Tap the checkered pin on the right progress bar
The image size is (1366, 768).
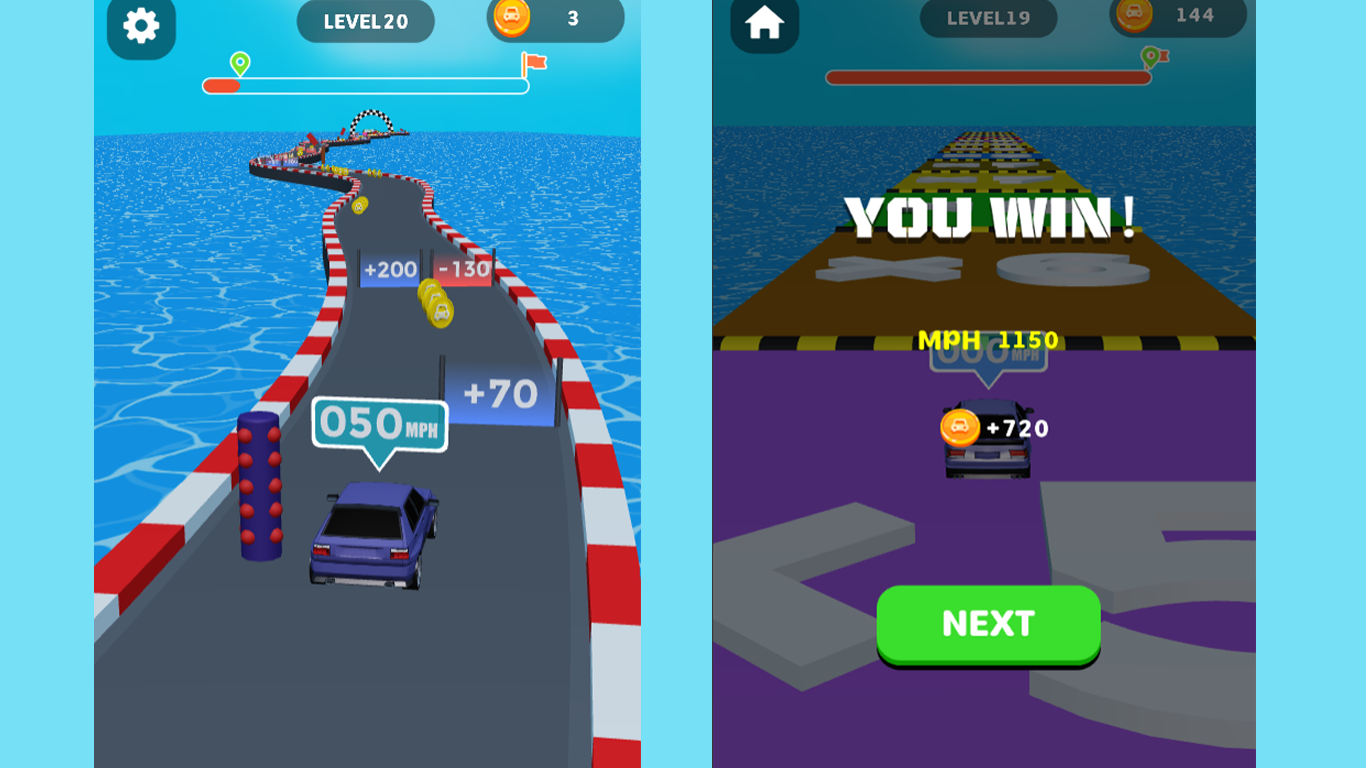click(1151, 57)
